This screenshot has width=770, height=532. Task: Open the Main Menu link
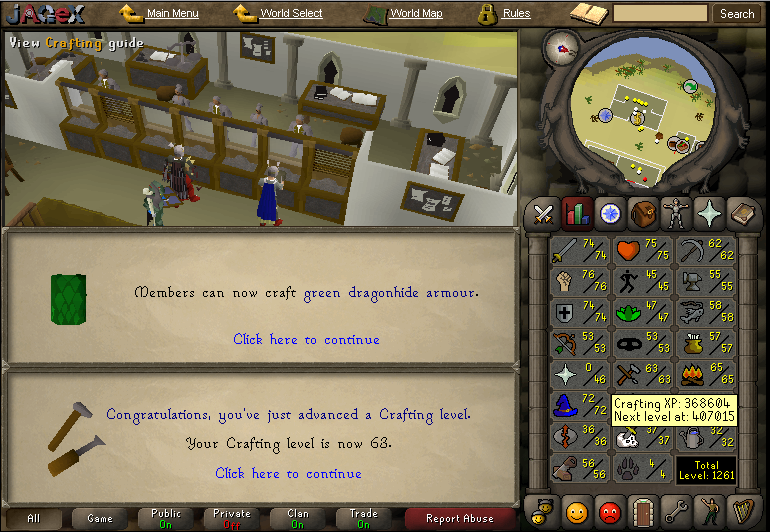tap(172, 14)
